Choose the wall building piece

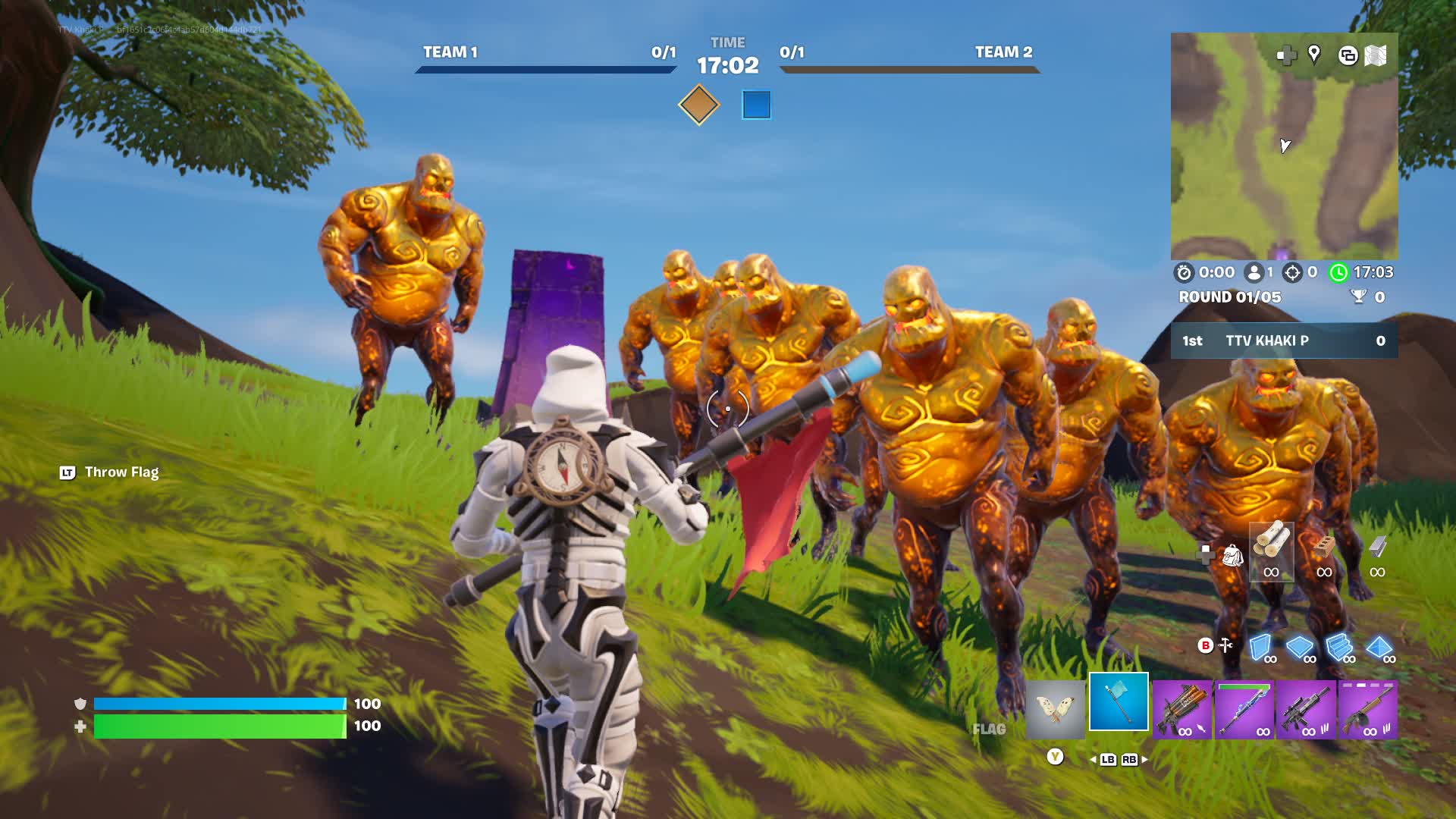pos(1260,648)
